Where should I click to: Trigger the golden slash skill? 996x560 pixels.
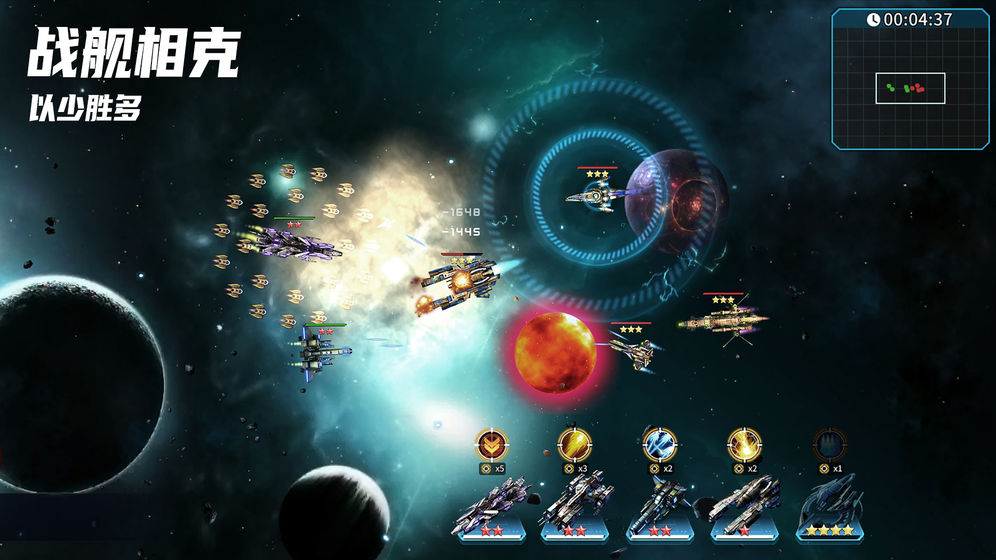click(x=574, y=443)
